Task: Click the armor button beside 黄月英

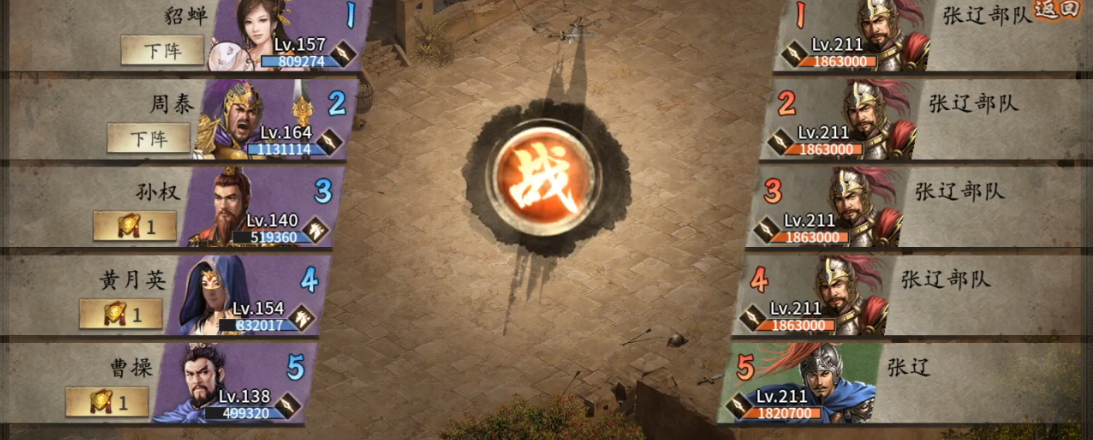Action: pos(120,315)
